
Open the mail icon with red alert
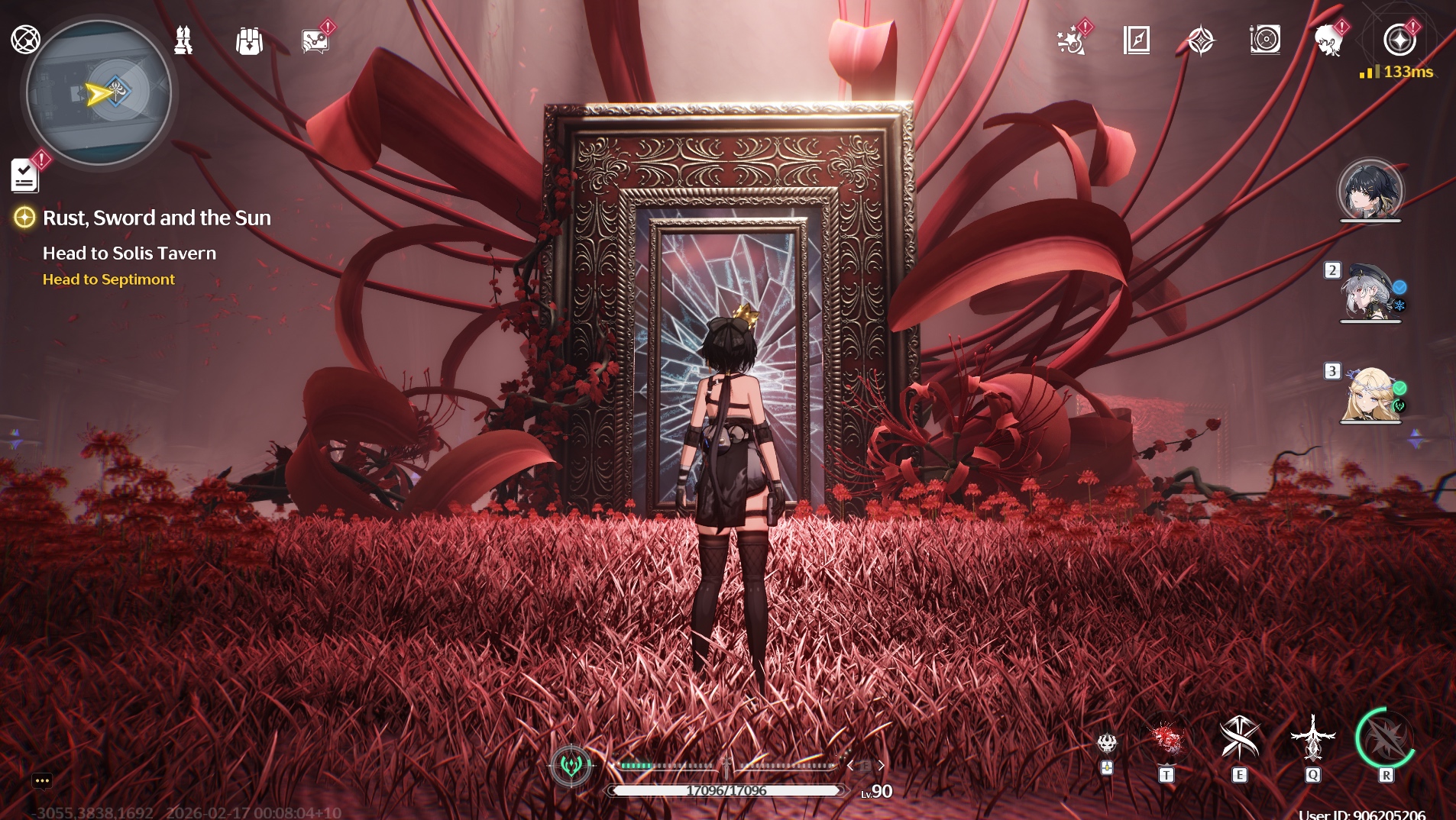tap(315, 40)
